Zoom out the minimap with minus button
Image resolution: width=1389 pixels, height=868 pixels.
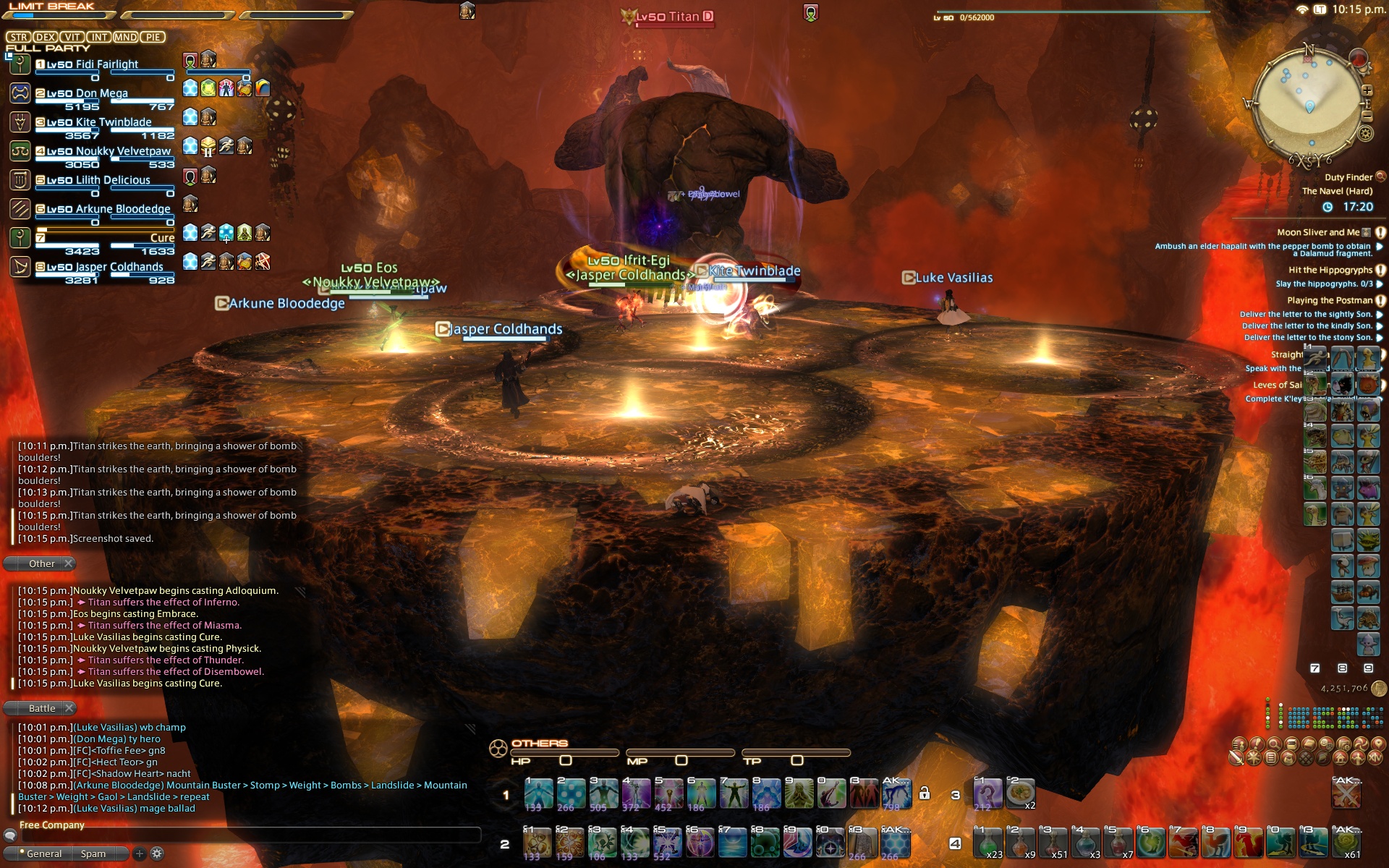pos(1367,116)
